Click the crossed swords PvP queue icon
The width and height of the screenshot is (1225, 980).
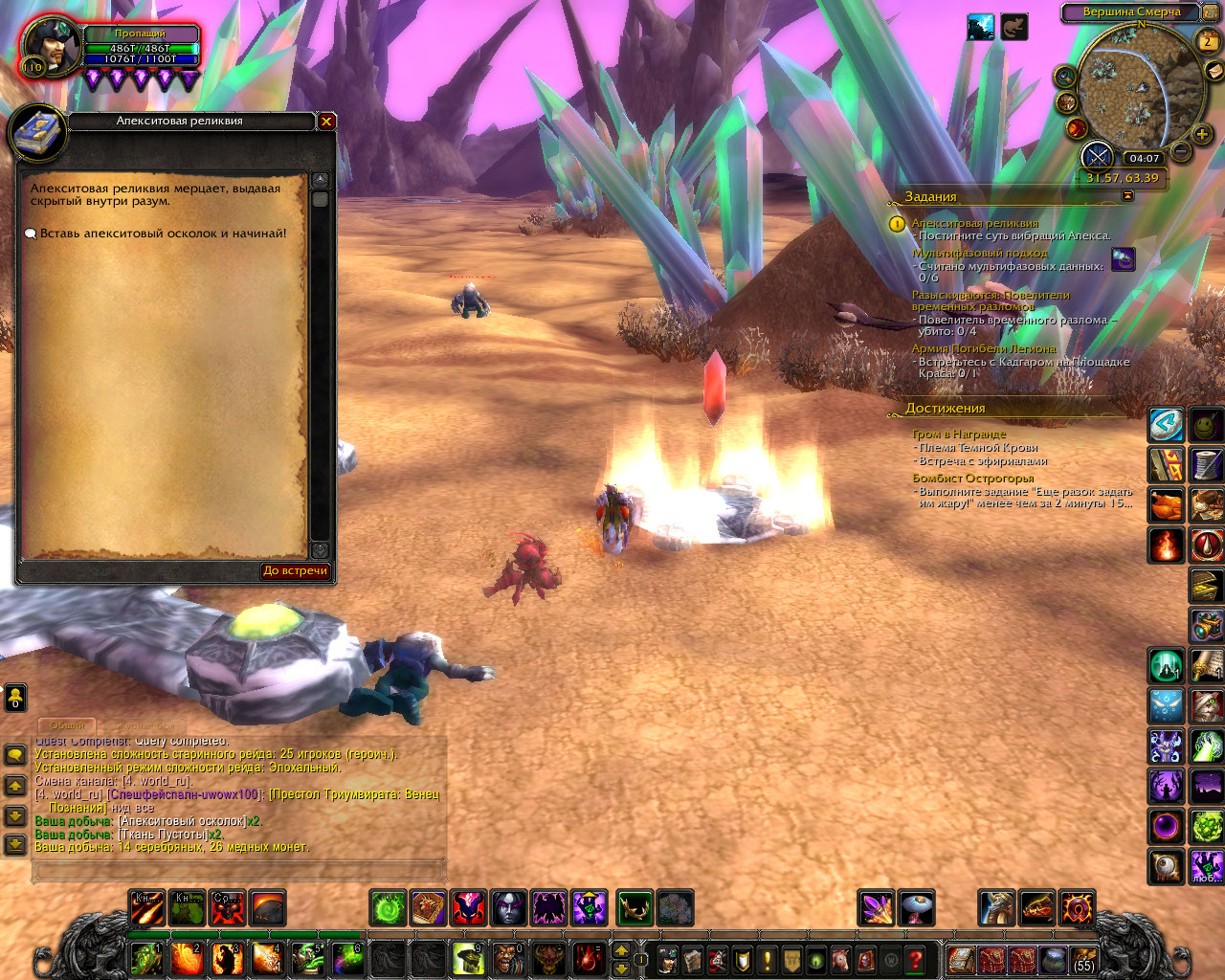pyautogui.click(x=1097, y=156)
